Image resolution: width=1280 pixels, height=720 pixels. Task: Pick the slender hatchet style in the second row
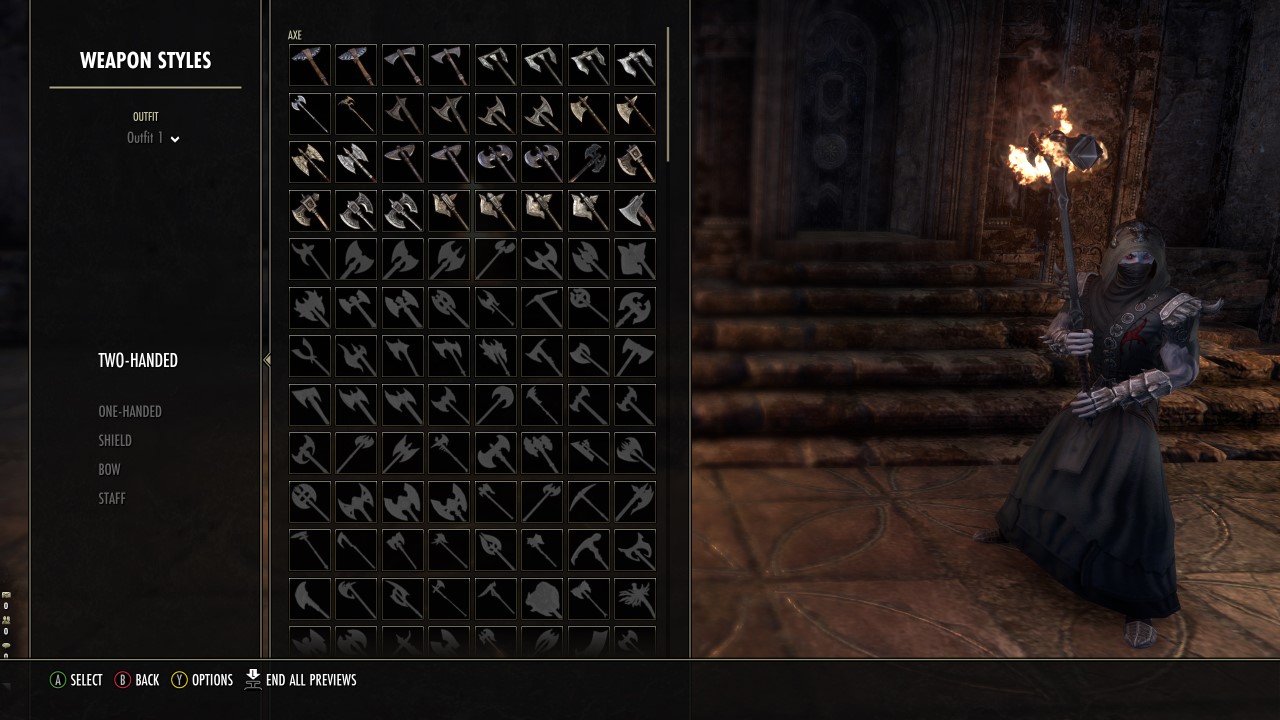click(x=309, y=113)
